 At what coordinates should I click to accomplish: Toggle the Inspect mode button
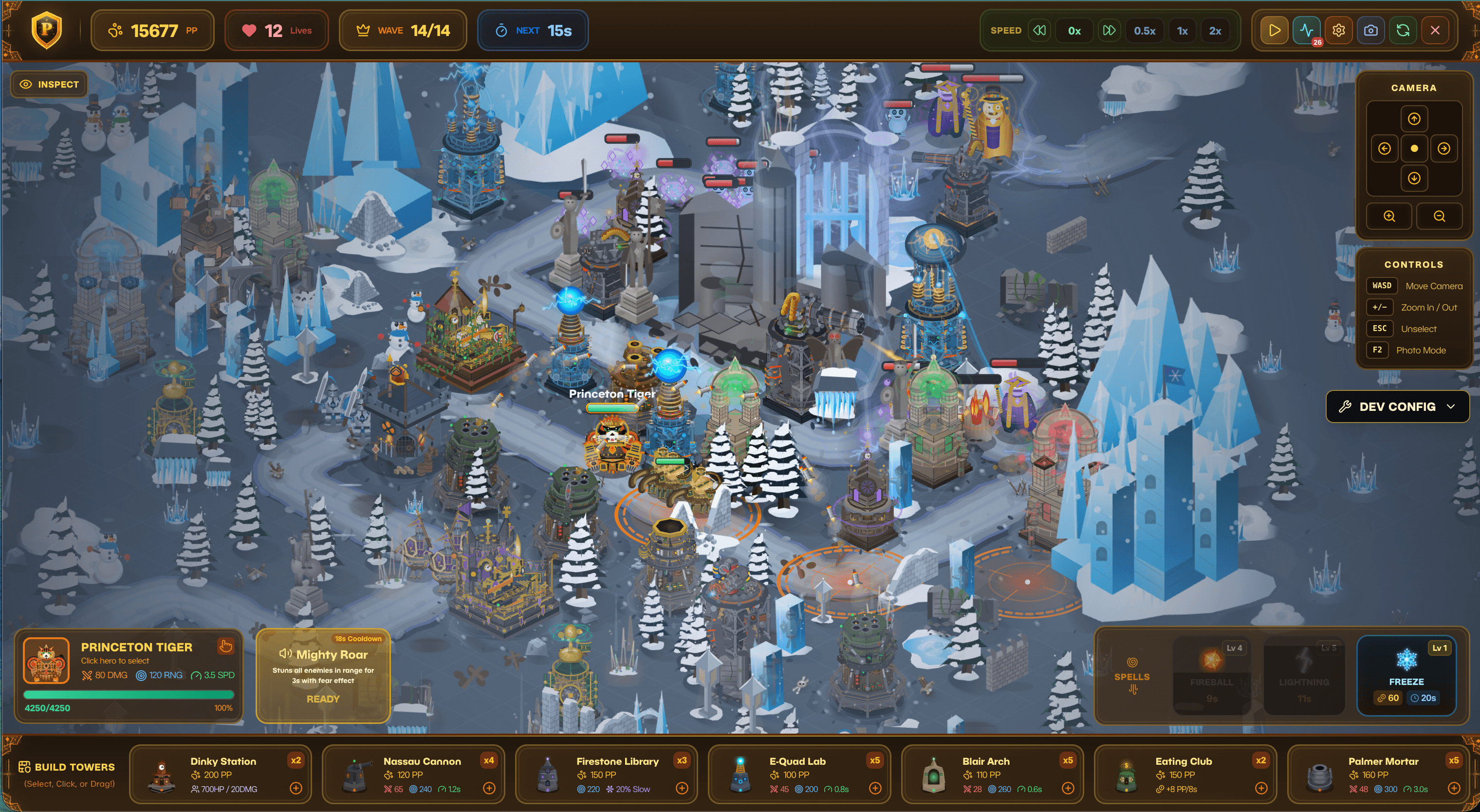point(49,85)
